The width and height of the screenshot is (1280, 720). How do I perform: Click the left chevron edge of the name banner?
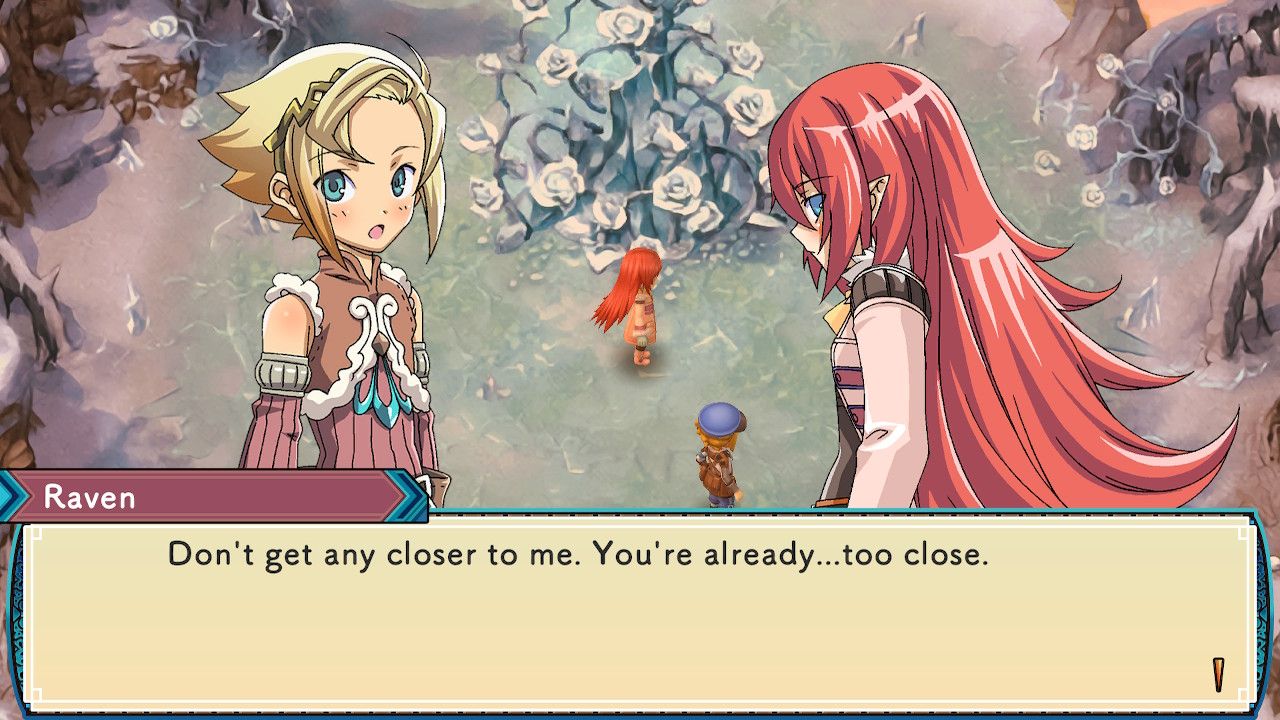pyautogui.click(x=10, y=494)
